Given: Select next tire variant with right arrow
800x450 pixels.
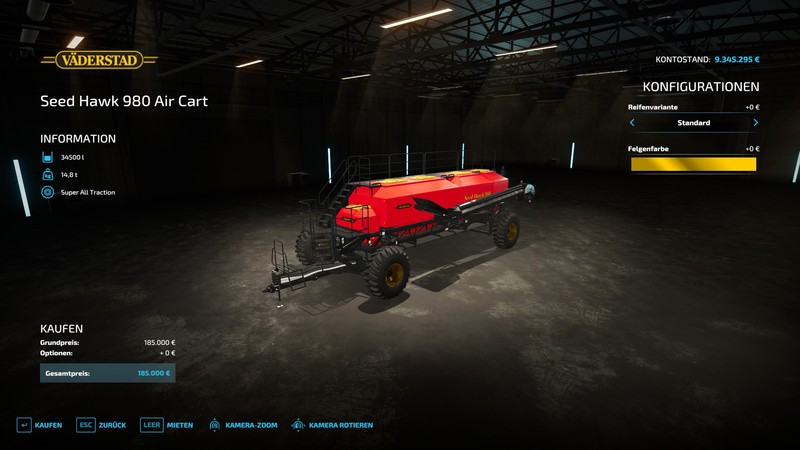Looking at the screenshot, I should 755,123.
